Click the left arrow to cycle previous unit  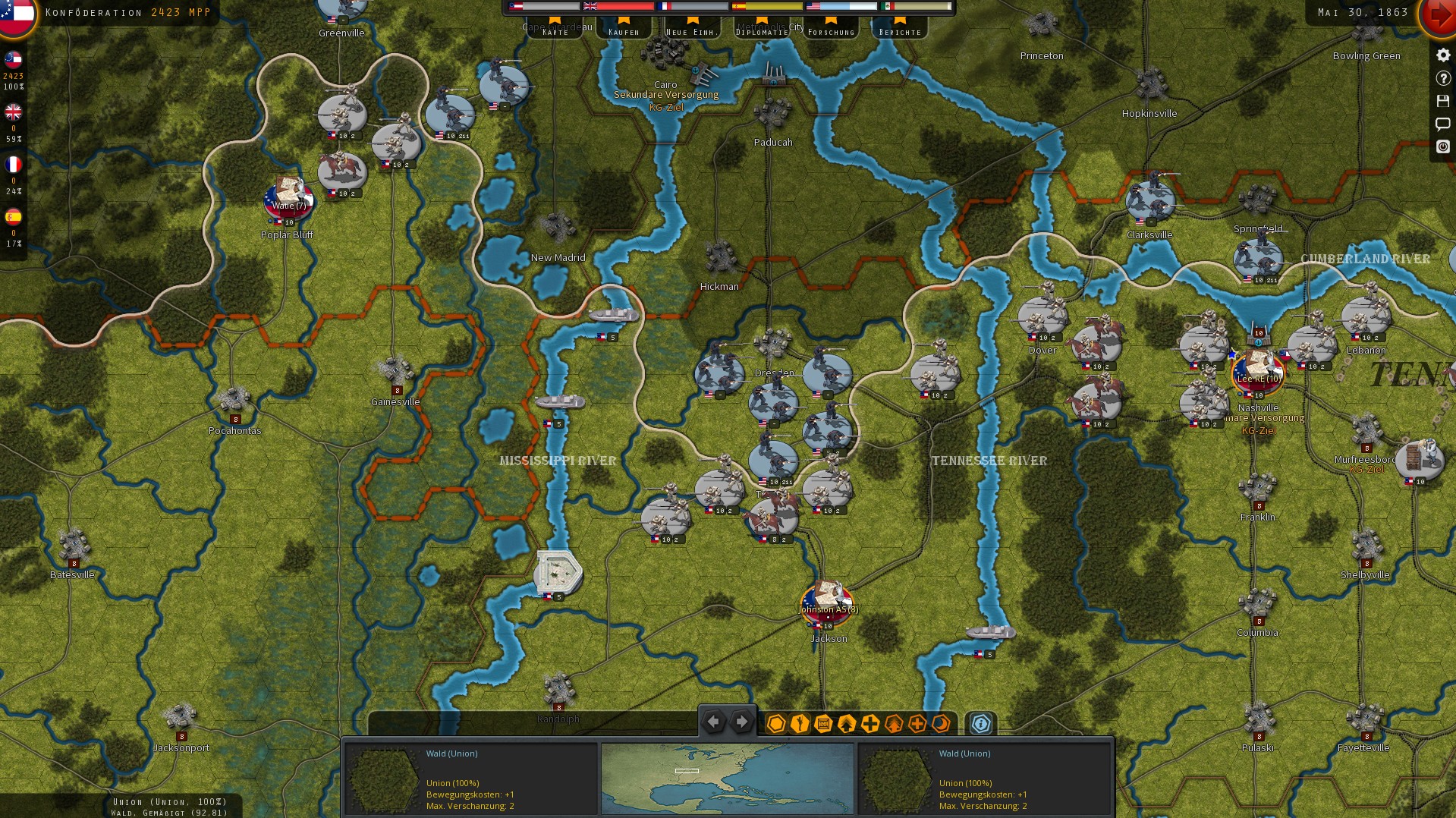[x=712, y=722]
